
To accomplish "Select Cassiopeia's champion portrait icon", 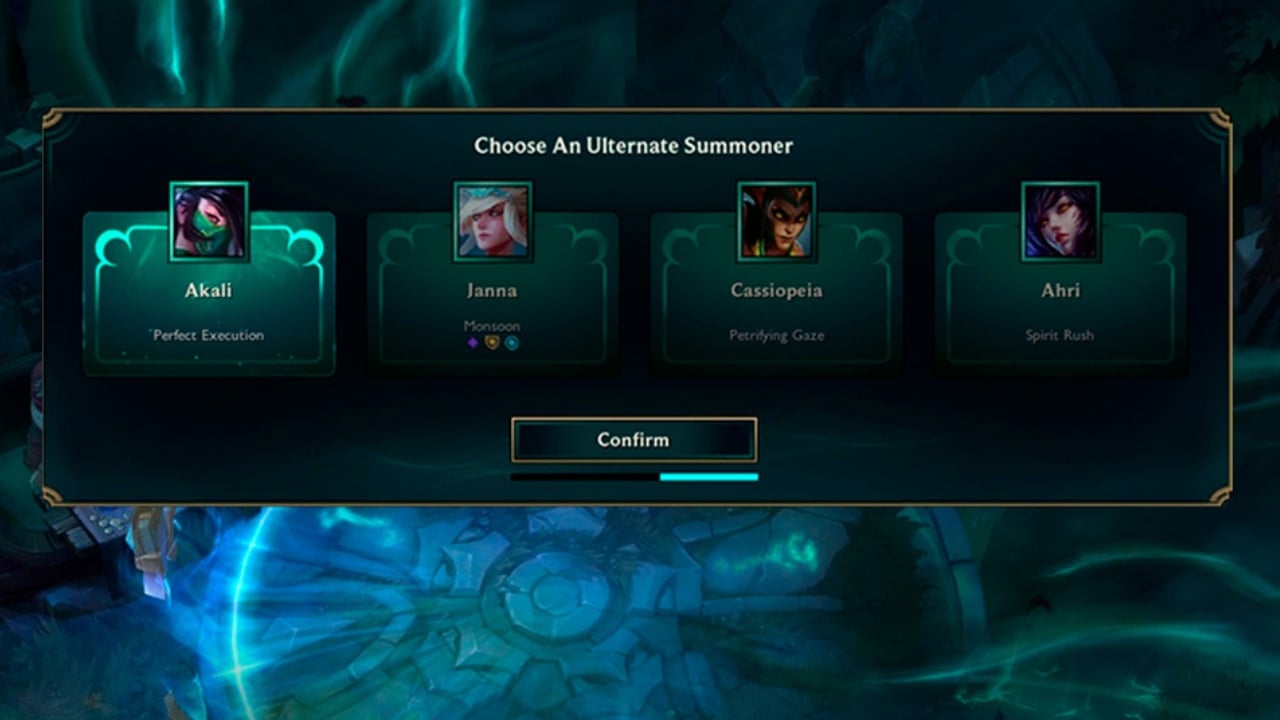I will pos(777,220).
